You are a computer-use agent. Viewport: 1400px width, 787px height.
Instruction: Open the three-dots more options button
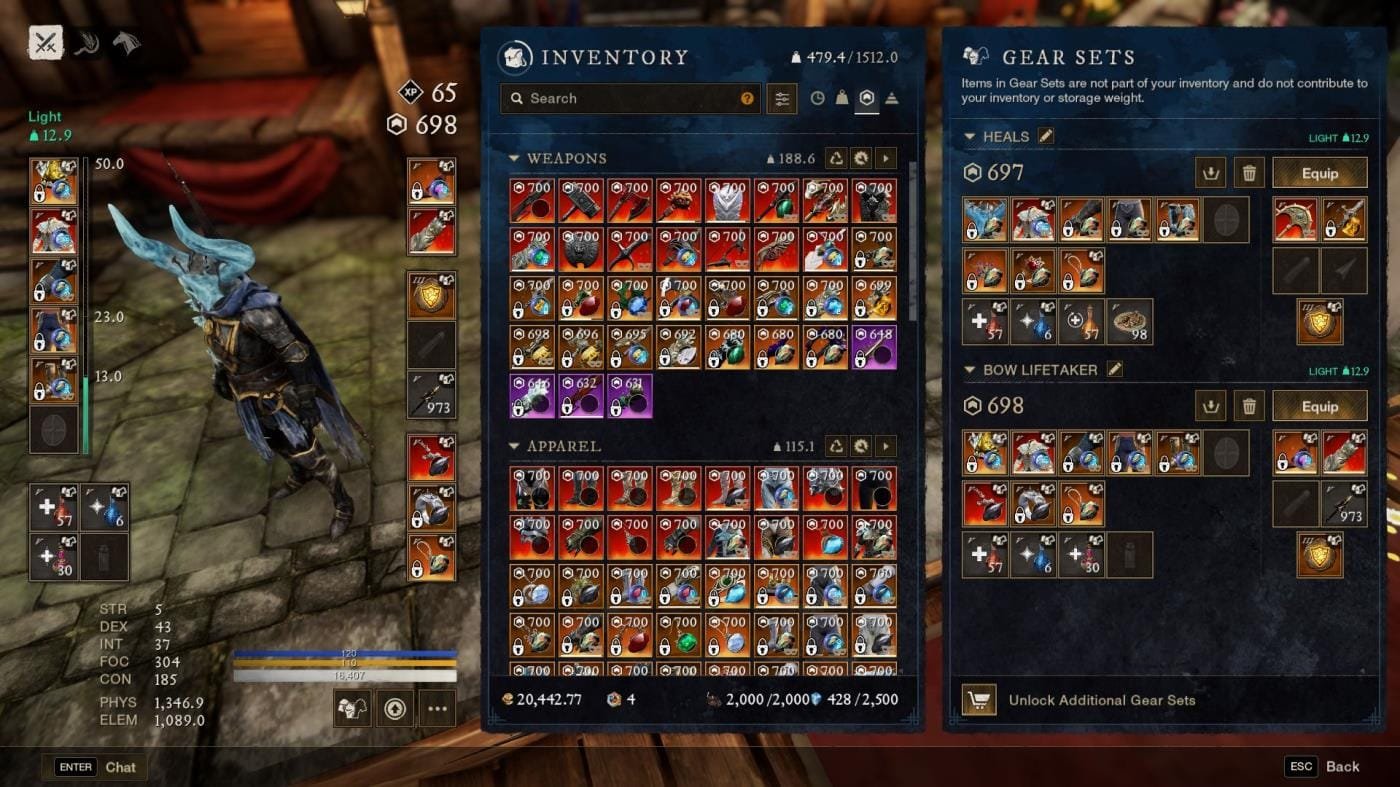click(x=437, y=709)
